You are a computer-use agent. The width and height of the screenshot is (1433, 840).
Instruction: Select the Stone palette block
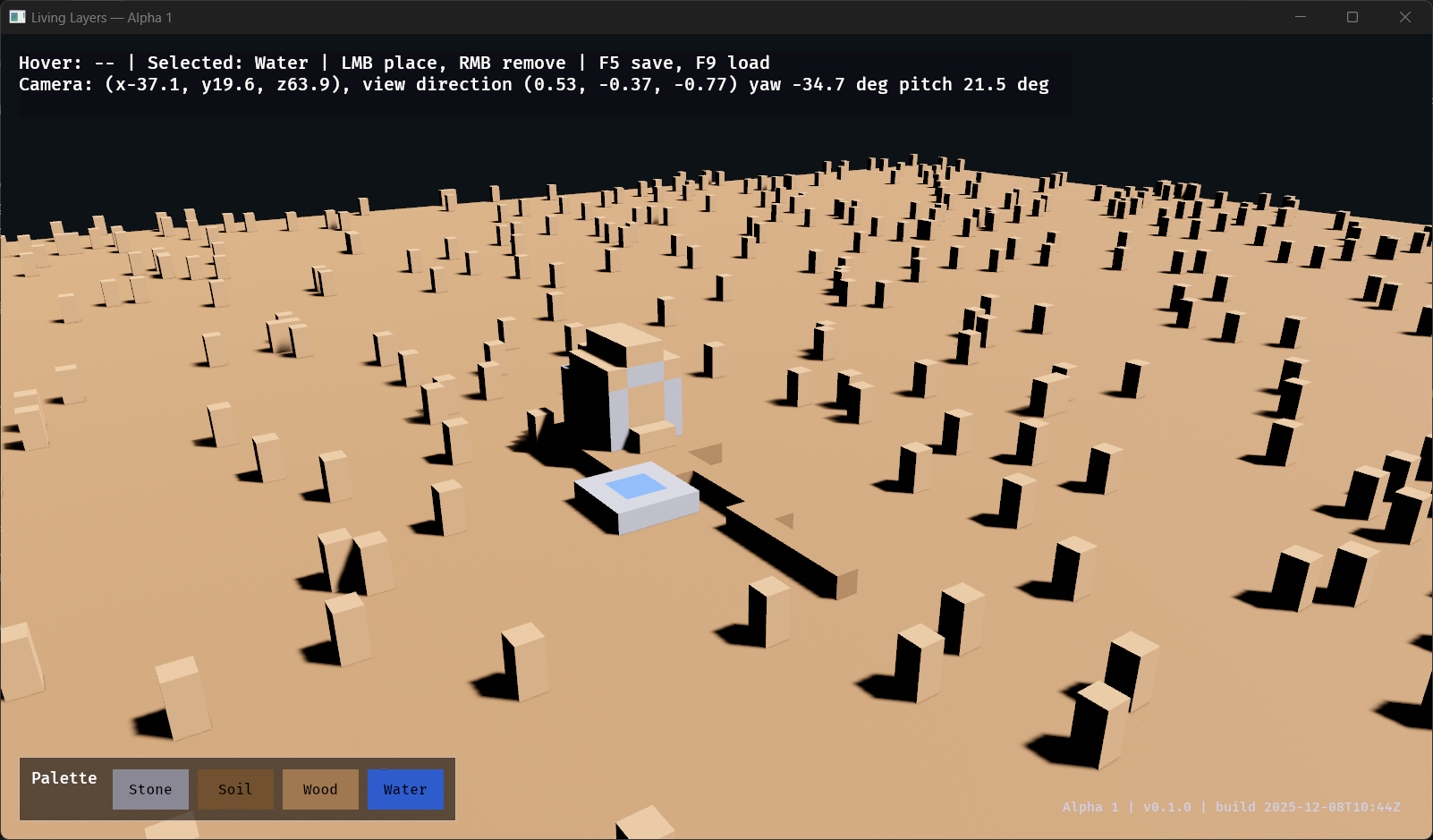coord(150,789)
